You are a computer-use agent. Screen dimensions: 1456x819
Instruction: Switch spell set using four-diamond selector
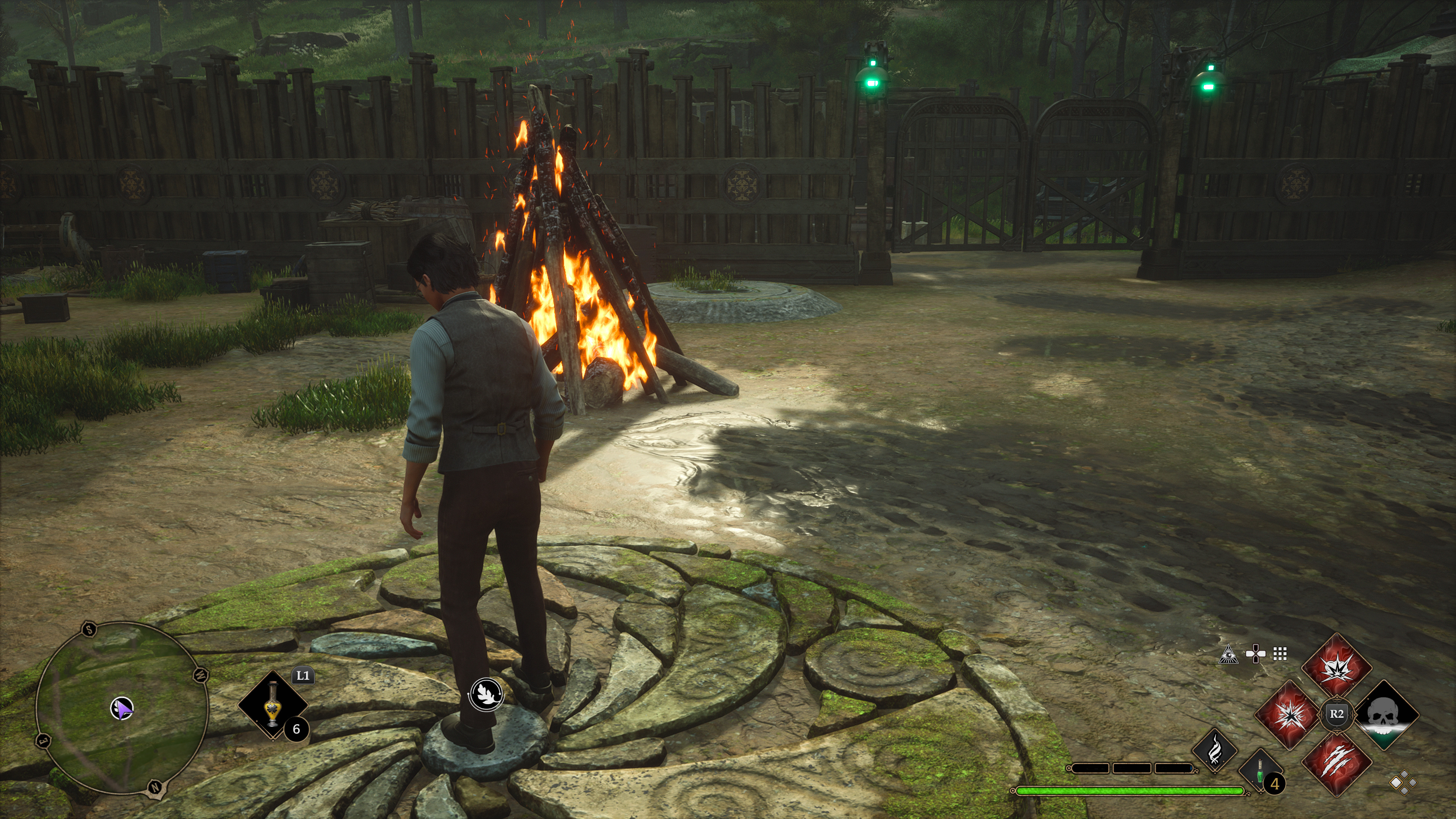click(x=1403, y=783)
